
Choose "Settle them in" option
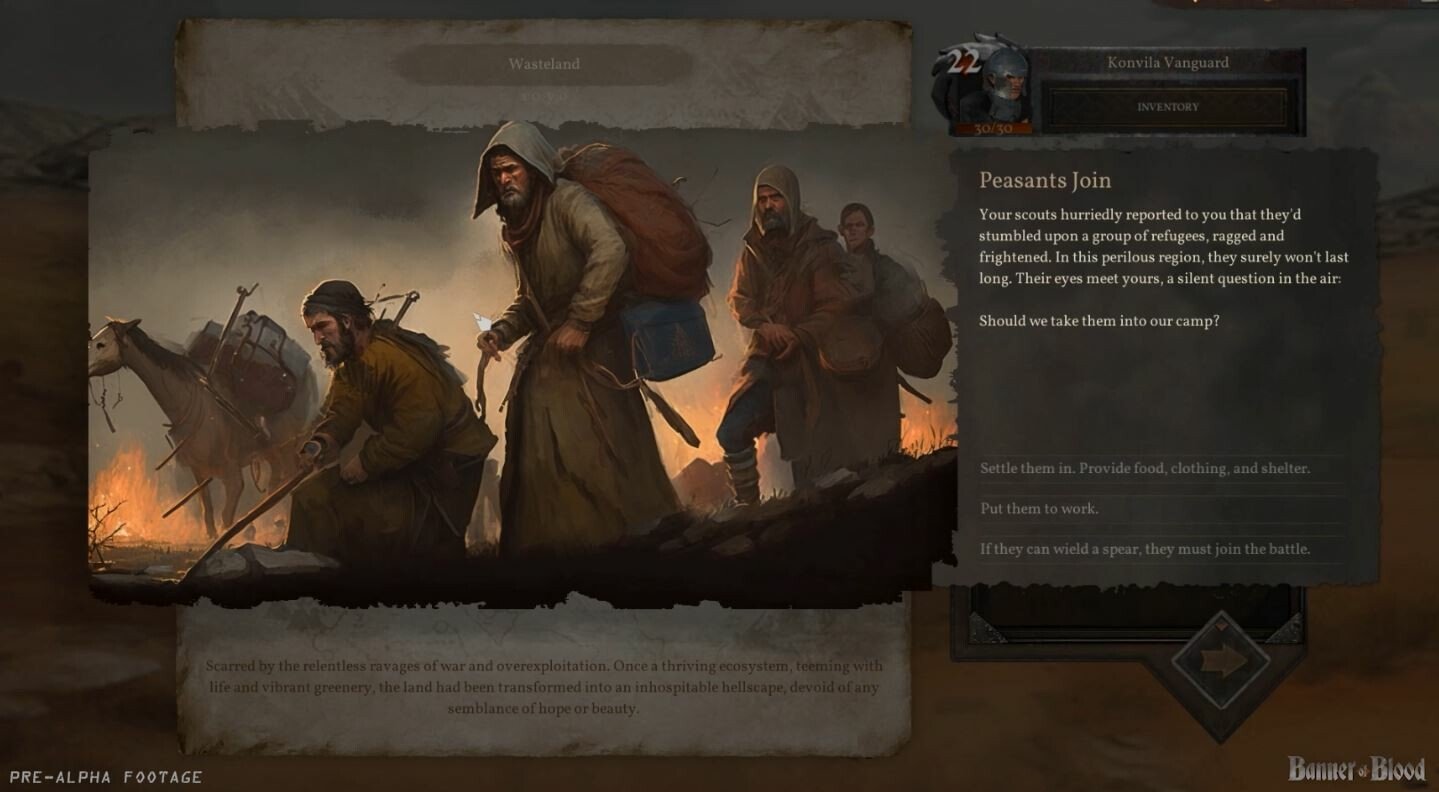point(1144,469)
